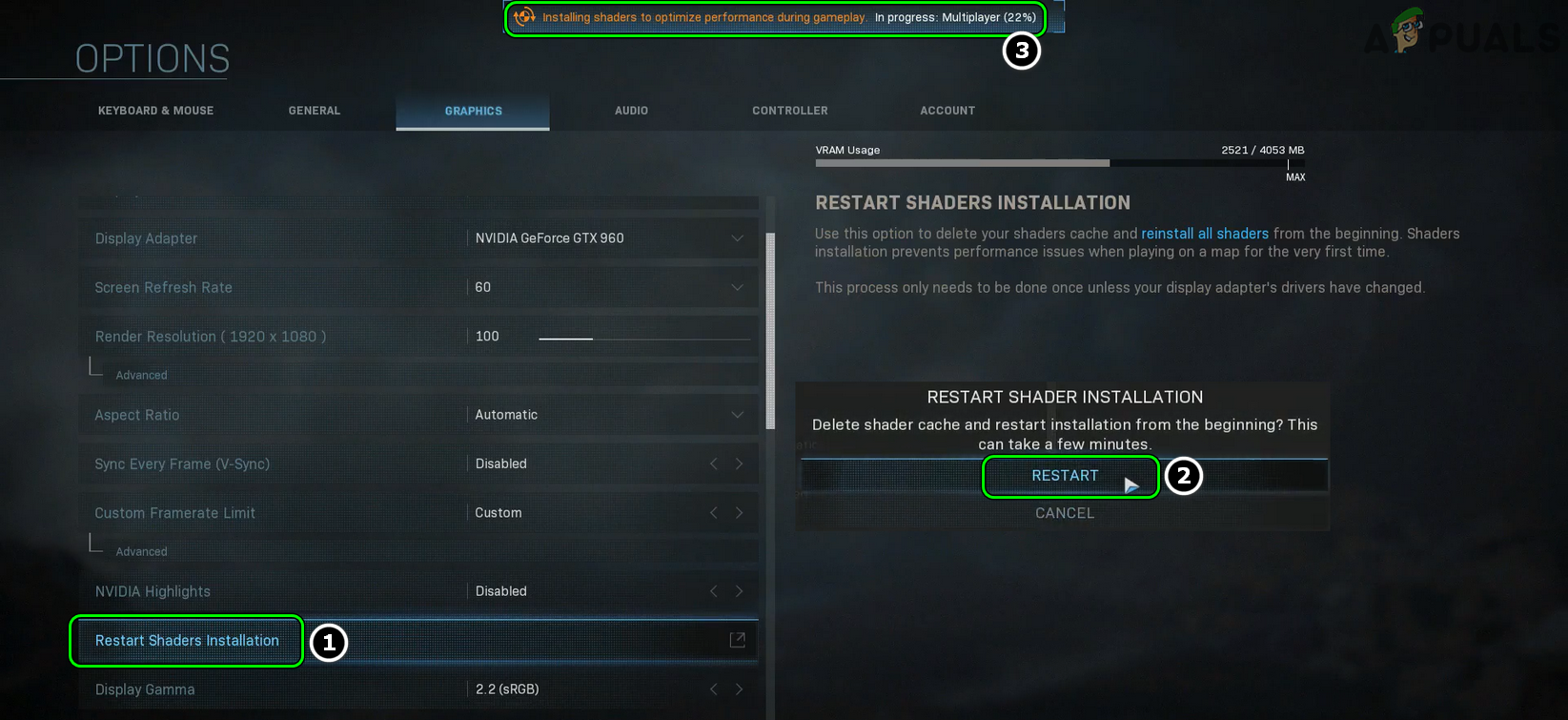
Task: Click right arrow on Display Gamma
Action: (x=739, y=689)
